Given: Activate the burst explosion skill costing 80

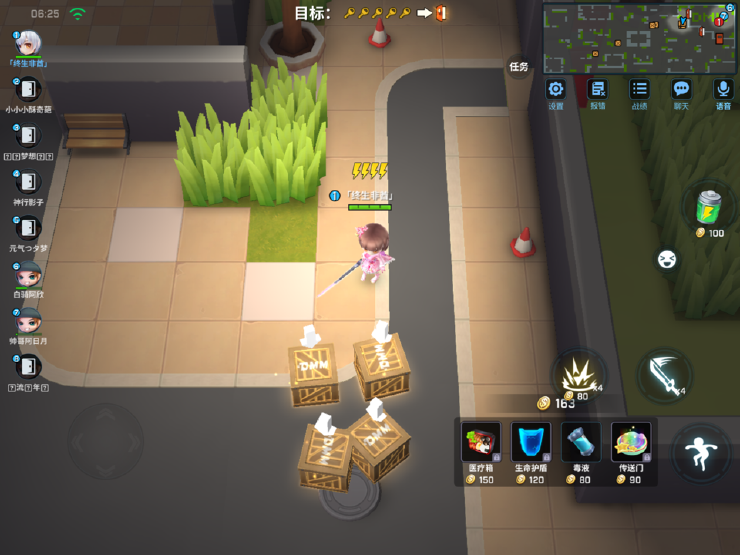Looking at the screenshot, I should point(580,374).
